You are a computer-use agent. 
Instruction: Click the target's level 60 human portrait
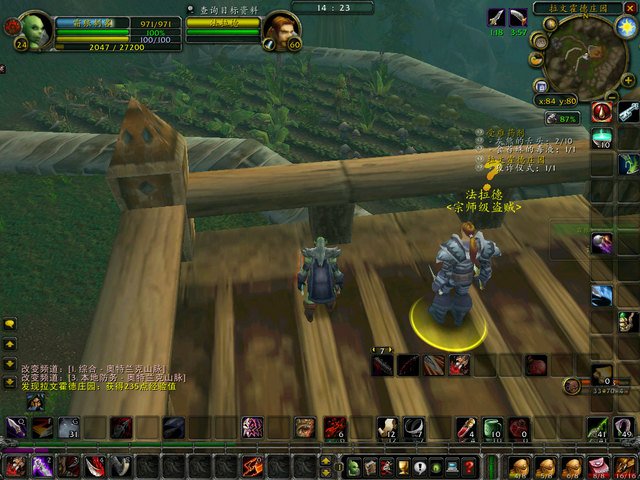pyautogui.click(x=281, y=29)
